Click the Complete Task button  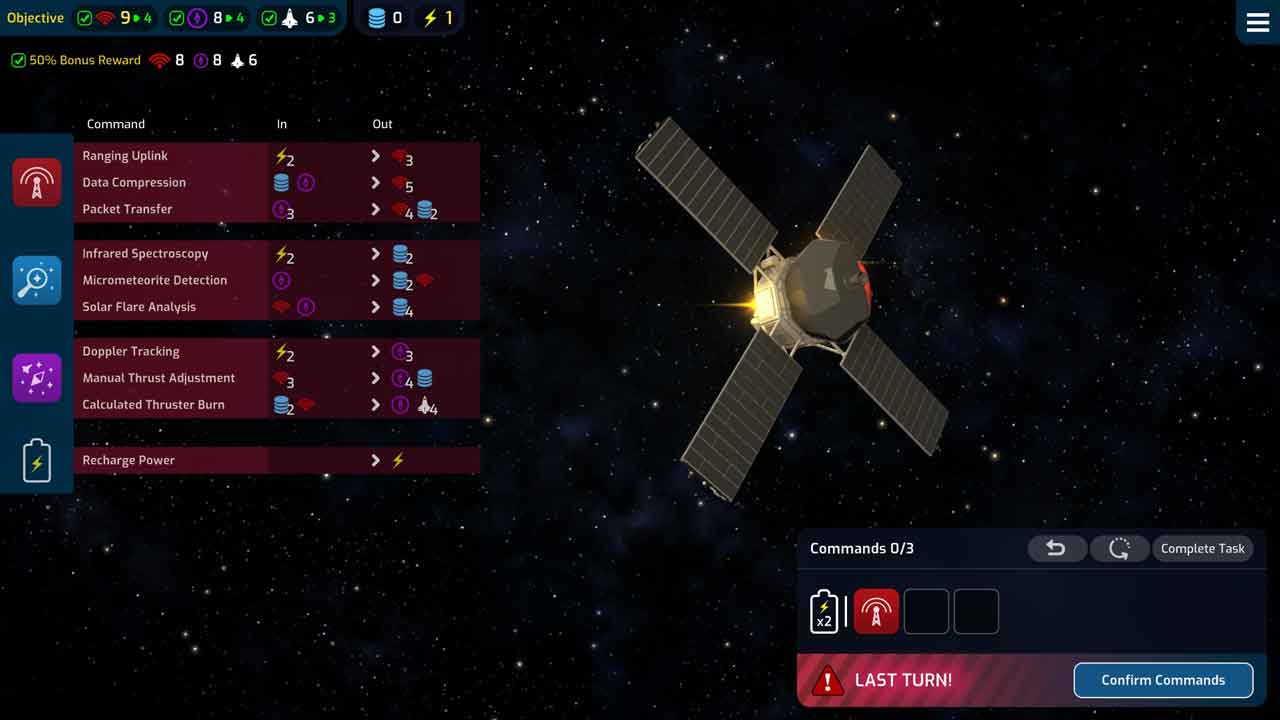tap(1202, 548)
